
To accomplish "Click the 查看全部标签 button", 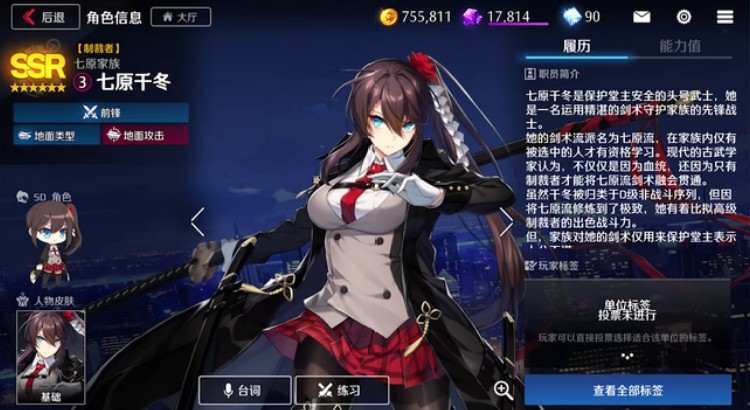I will 628,389.
